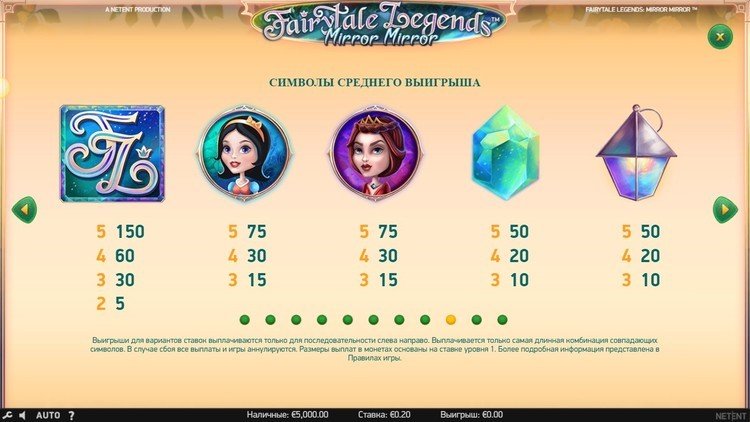
Task: Close the paytable with the X button
Action: point(719,36)
